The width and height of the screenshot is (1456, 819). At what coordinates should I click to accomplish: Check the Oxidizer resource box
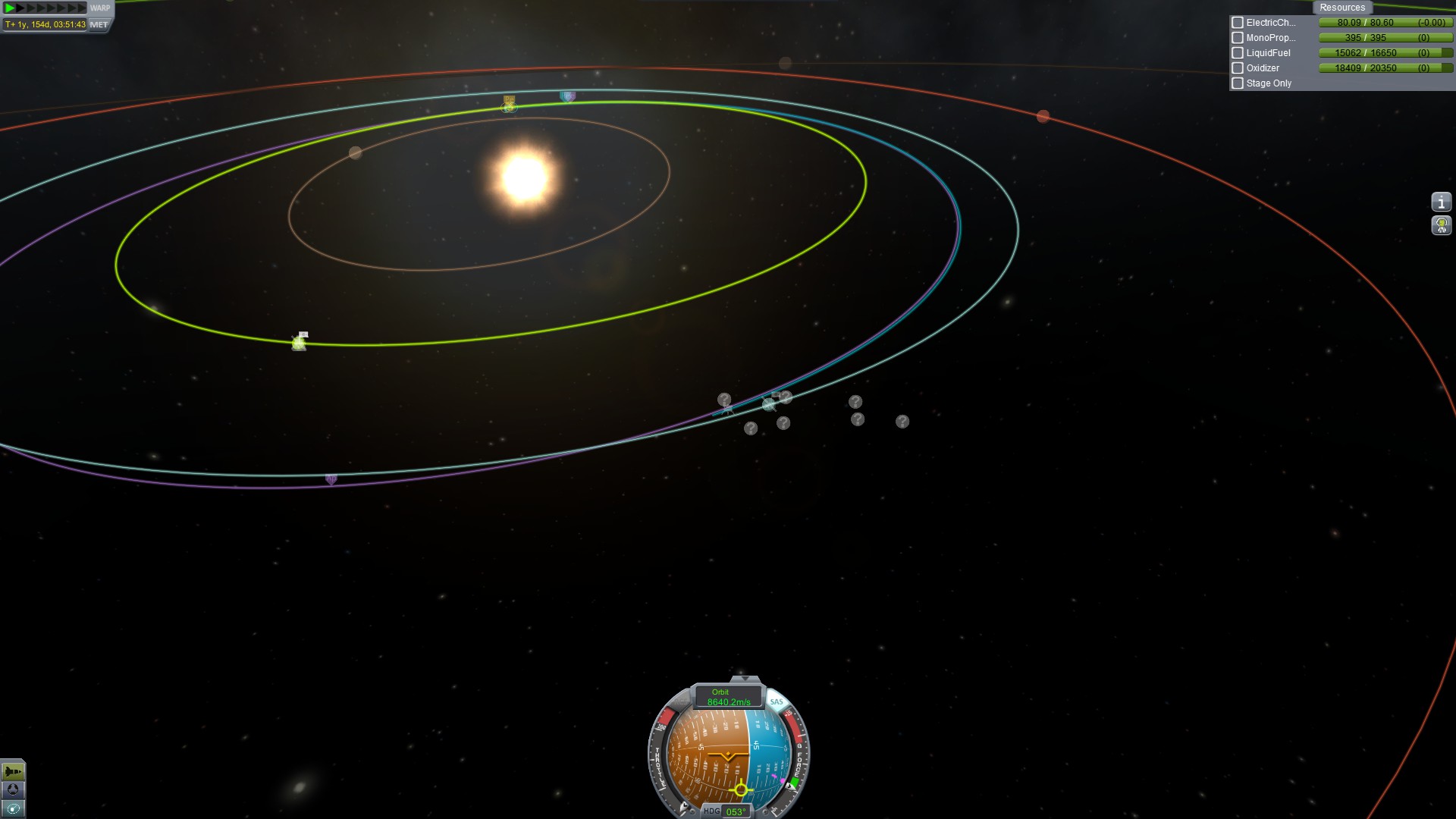tap(1238, 68)
